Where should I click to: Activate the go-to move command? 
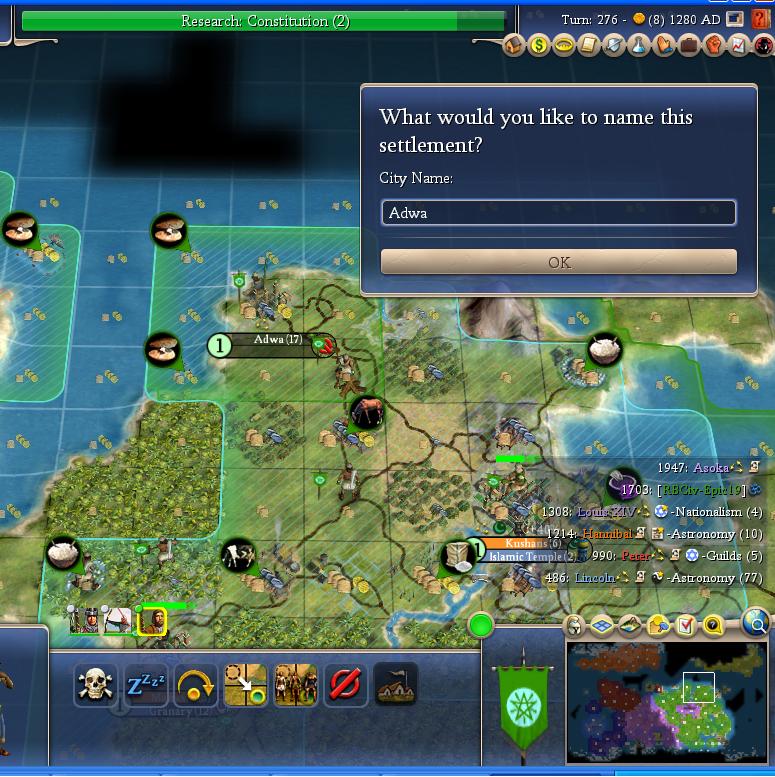tap(245, 686)
